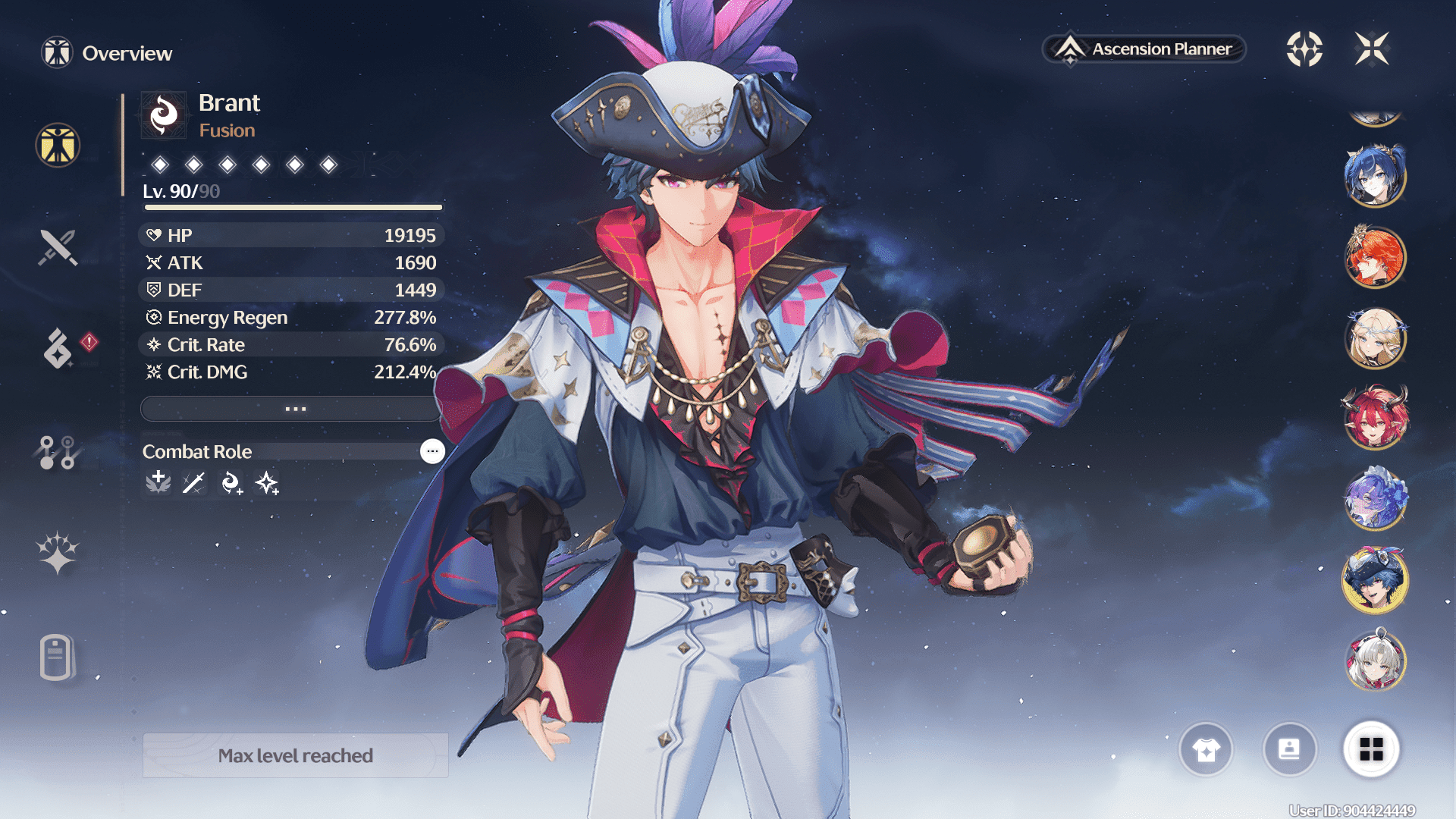Choose the white-haired character portrait
1456x819 pixels.
click(x=1375, y=661)
